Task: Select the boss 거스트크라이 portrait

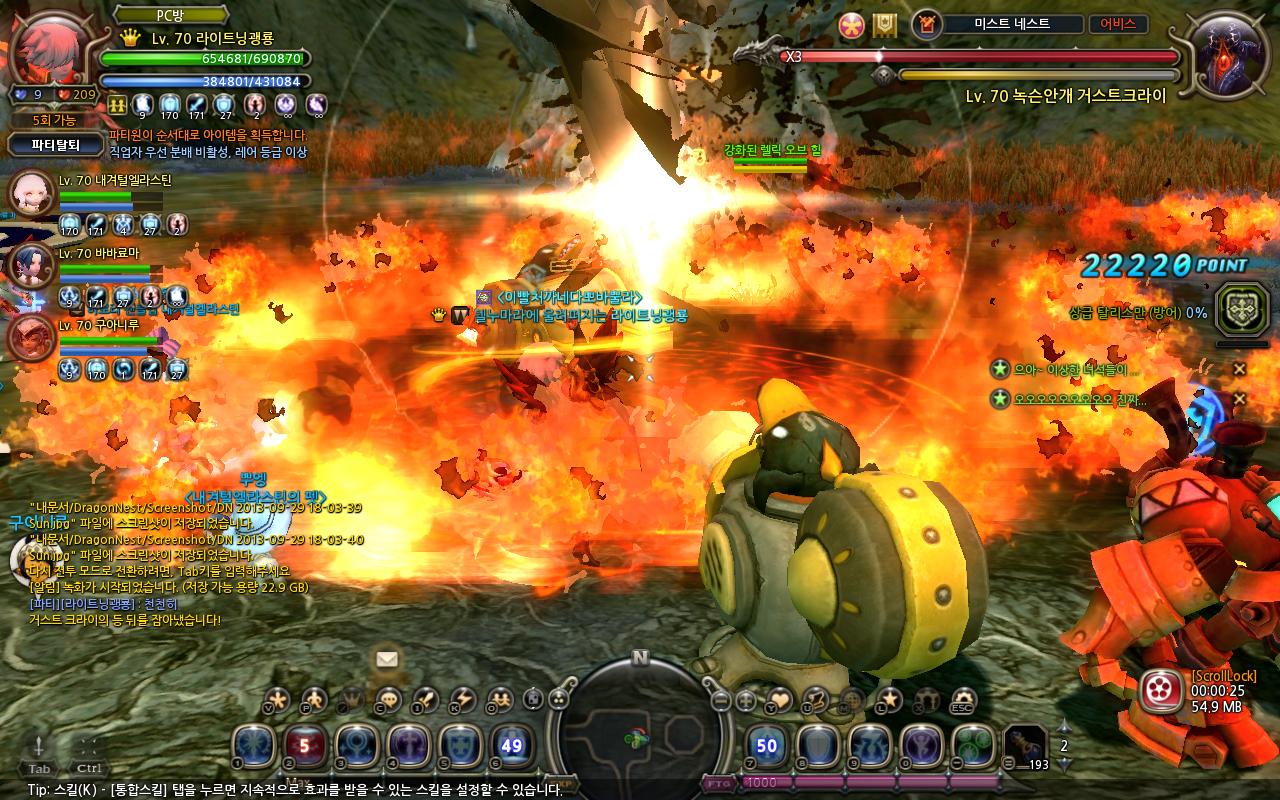Action: tap(1226, 57)
